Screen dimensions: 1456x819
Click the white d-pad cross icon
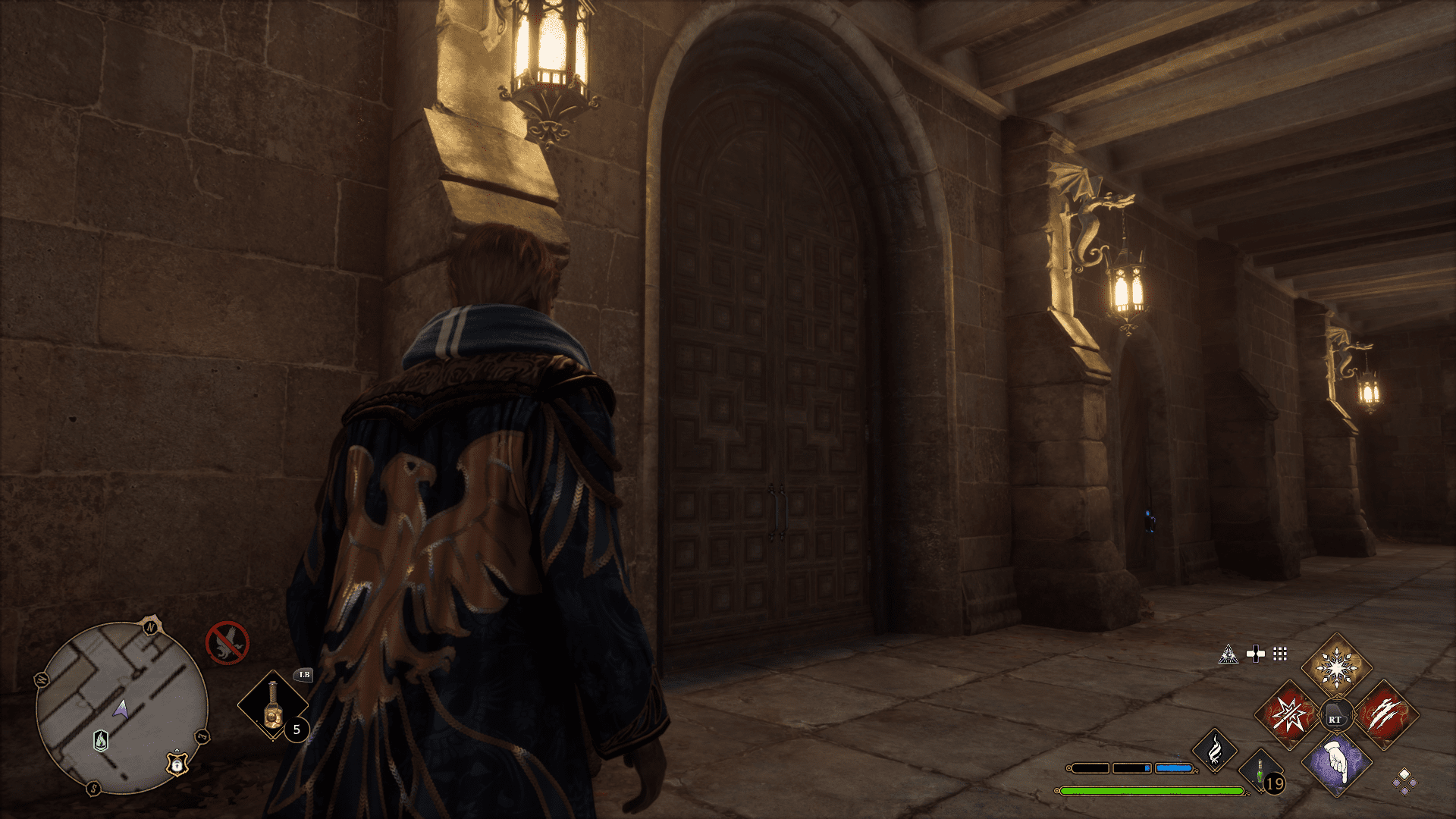(x=1255, y=654)
